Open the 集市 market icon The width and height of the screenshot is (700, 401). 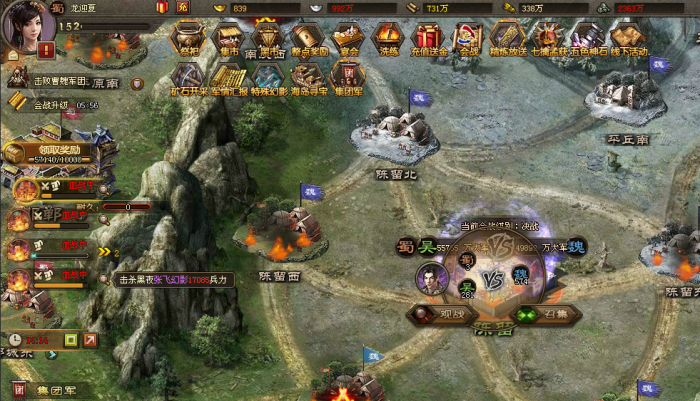tap(229, 38)
